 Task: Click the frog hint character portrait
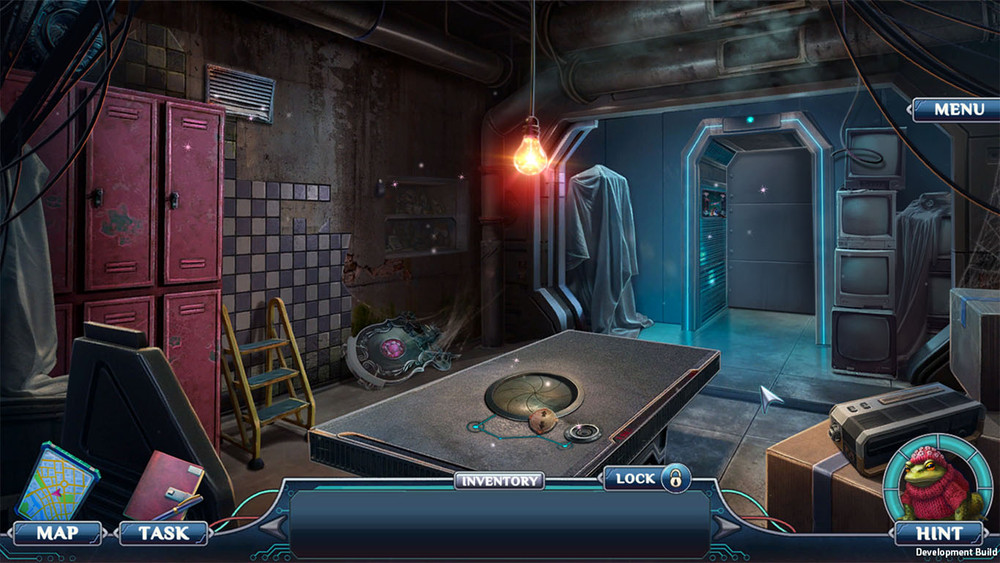[x=939, y=481]
